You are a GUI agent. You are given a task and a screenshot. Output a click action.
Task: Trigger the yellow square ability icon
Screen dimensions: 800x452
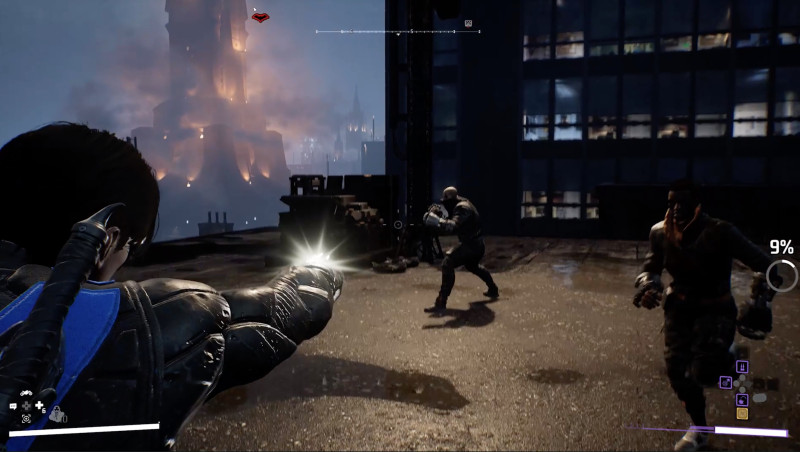click(x=742, y=413)
